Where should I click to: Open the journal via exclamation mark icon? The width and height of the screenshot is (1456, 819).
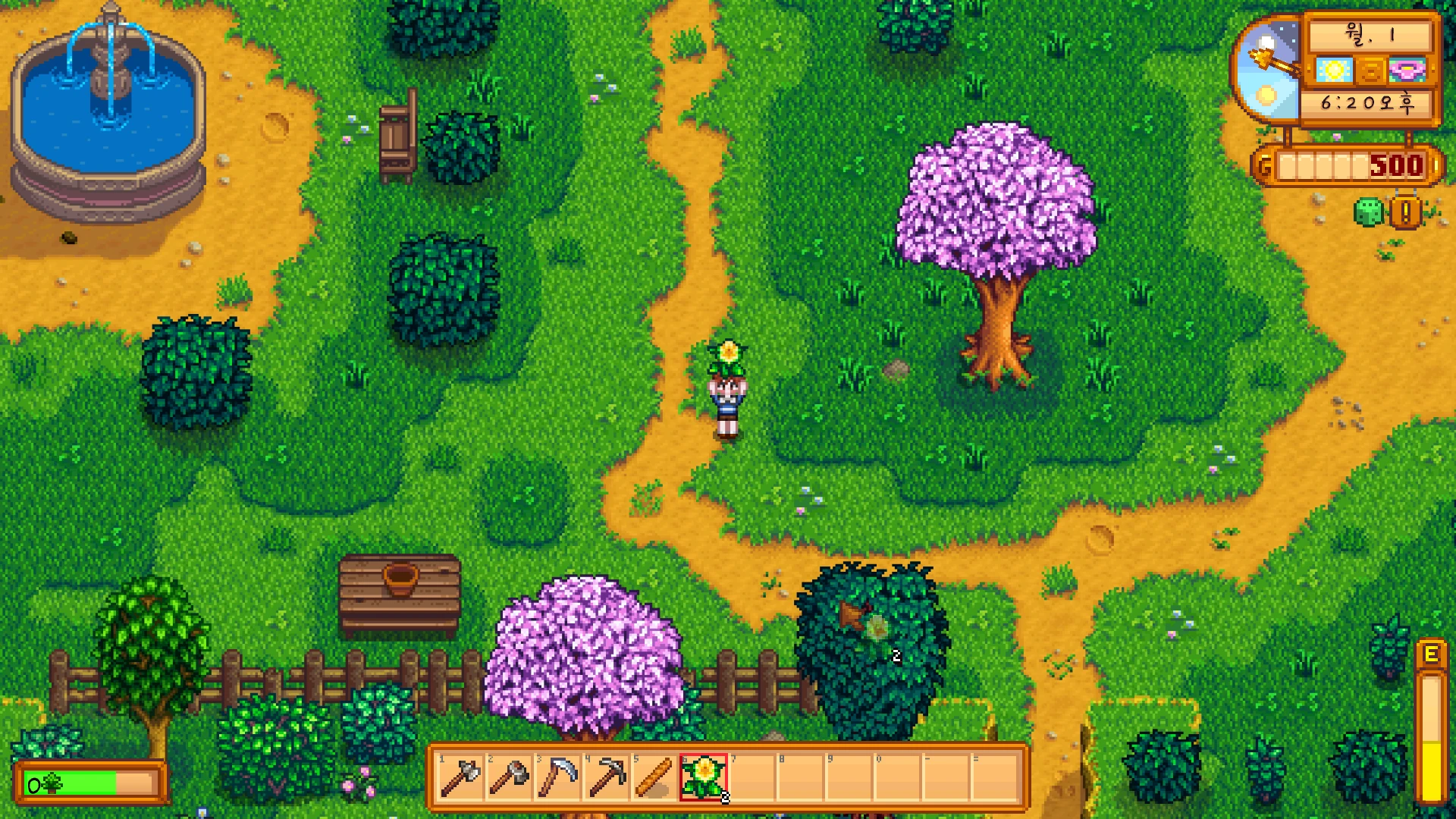[1405, 213]
